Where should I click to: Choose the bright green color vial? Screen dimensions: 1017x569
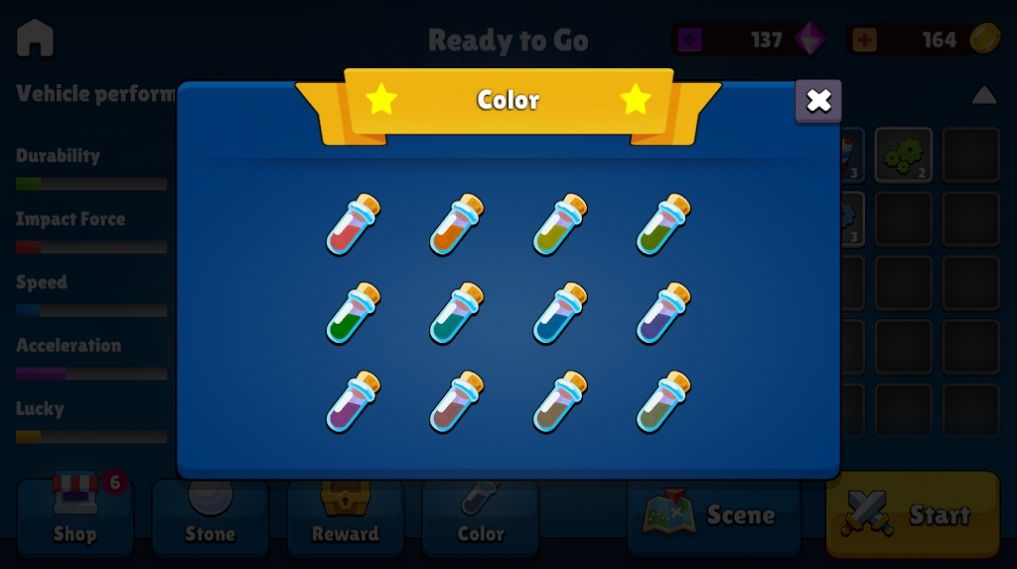tap(353, 314)
